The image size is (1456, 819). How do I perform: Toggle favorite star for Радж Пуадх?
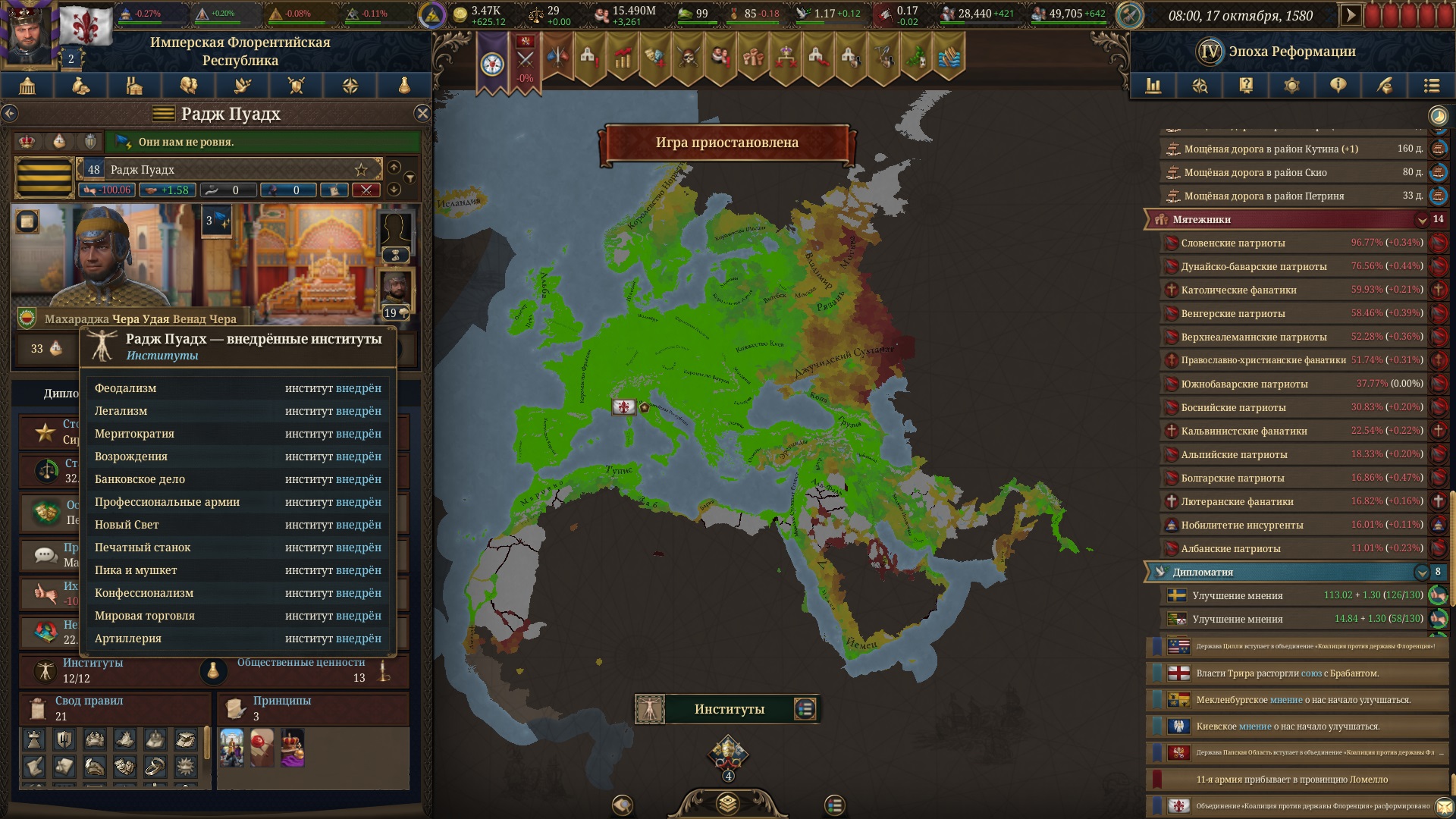tap(361, 169)
